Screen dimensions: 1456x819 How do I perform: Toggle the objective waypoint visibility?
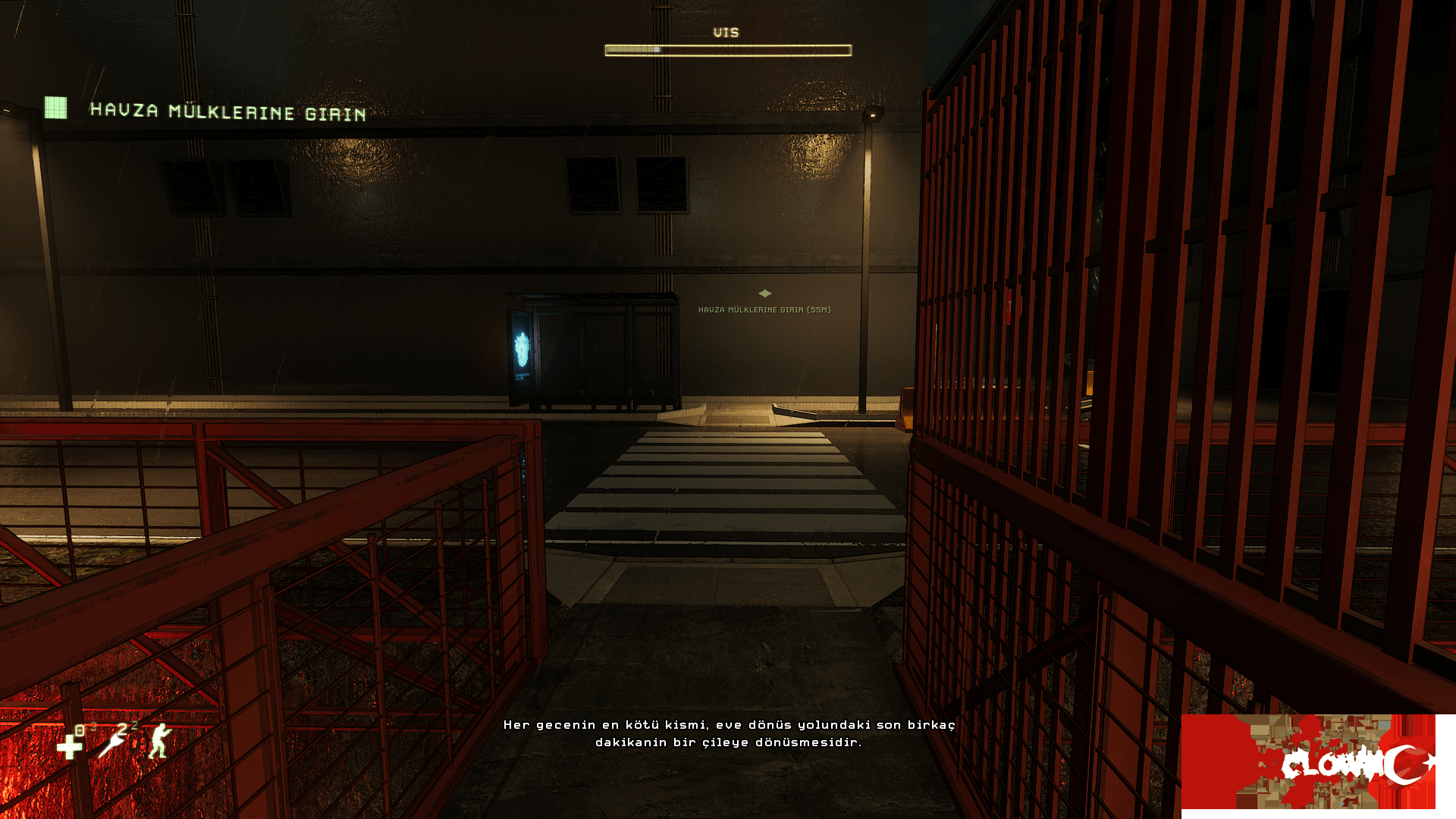[x=765, y=293]
